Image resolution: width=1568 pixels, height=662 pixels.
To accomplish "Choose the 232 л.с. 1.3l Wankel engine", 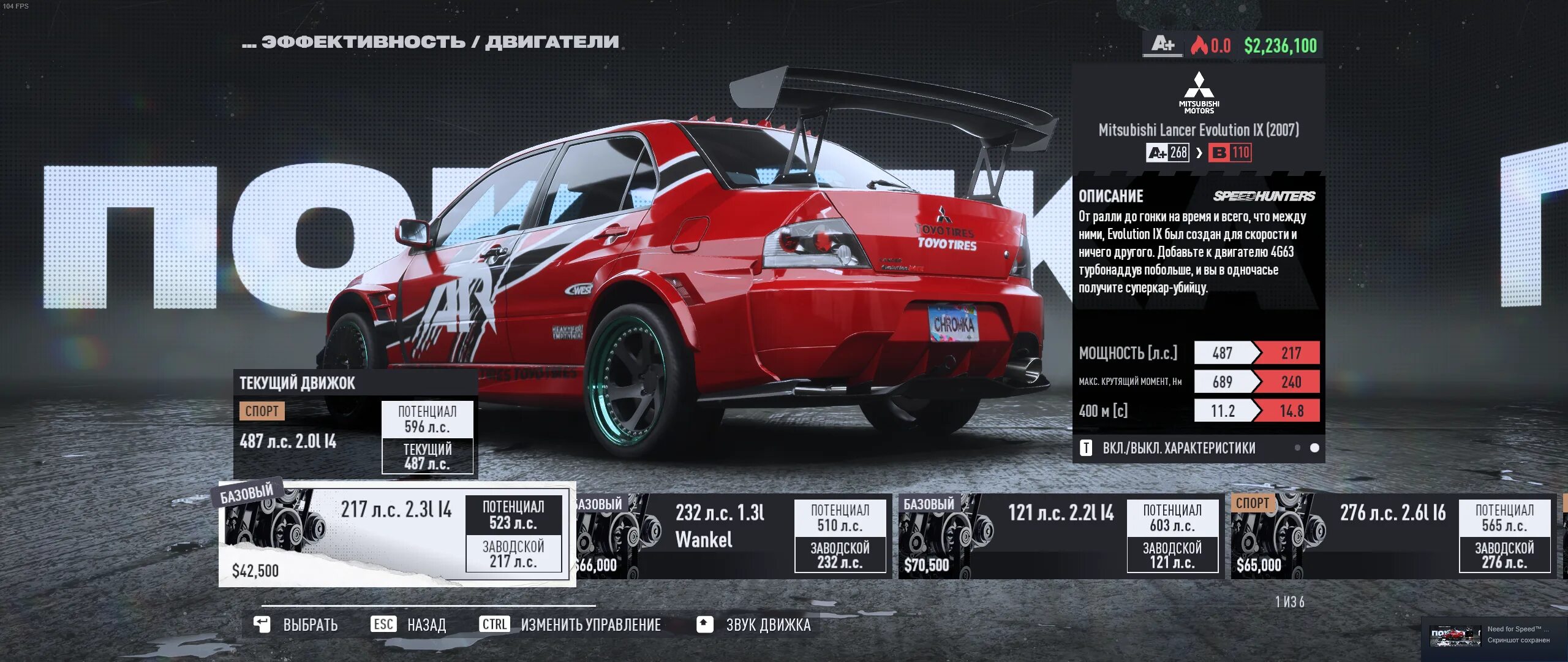I will click(732, 536).
